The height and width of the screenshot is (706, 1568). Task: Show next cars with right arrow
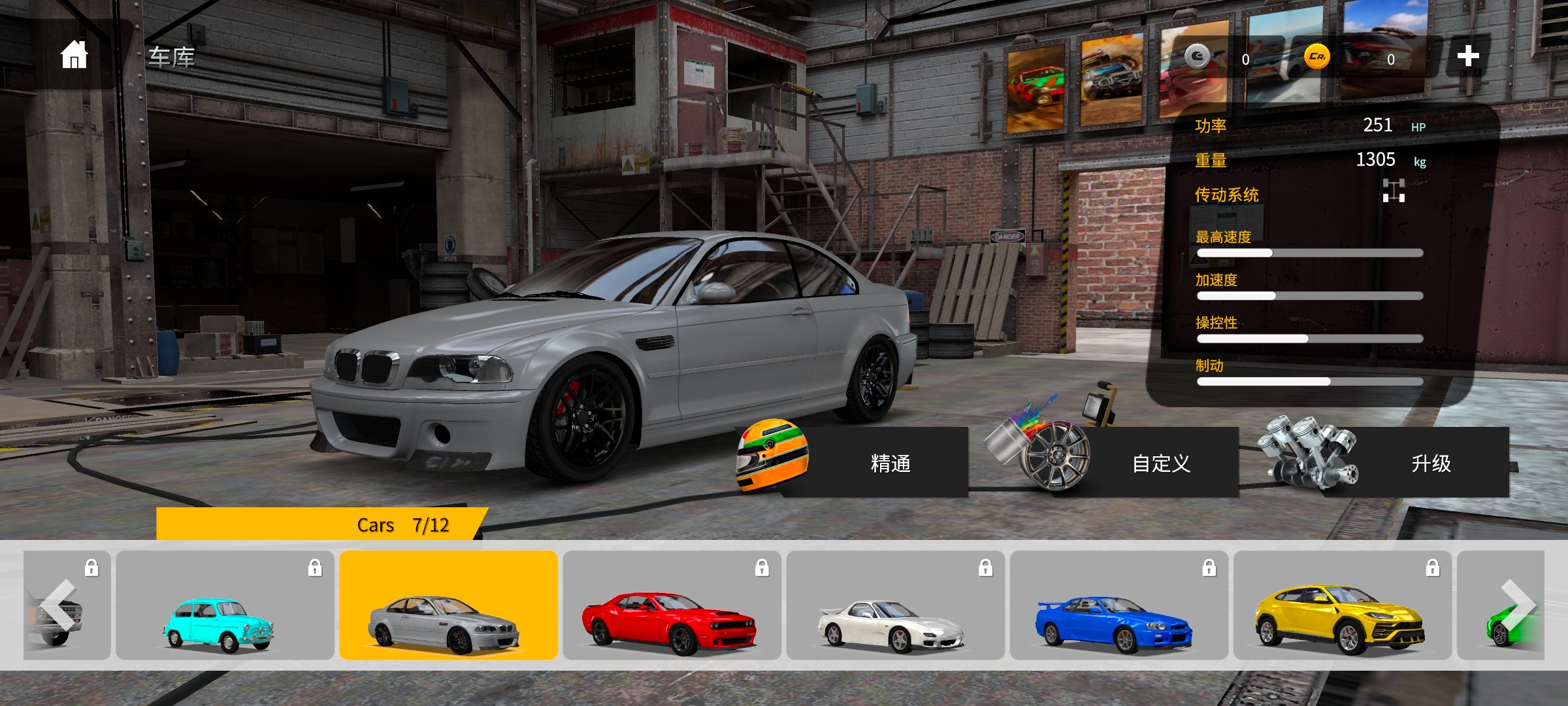tap(1517, 605)
